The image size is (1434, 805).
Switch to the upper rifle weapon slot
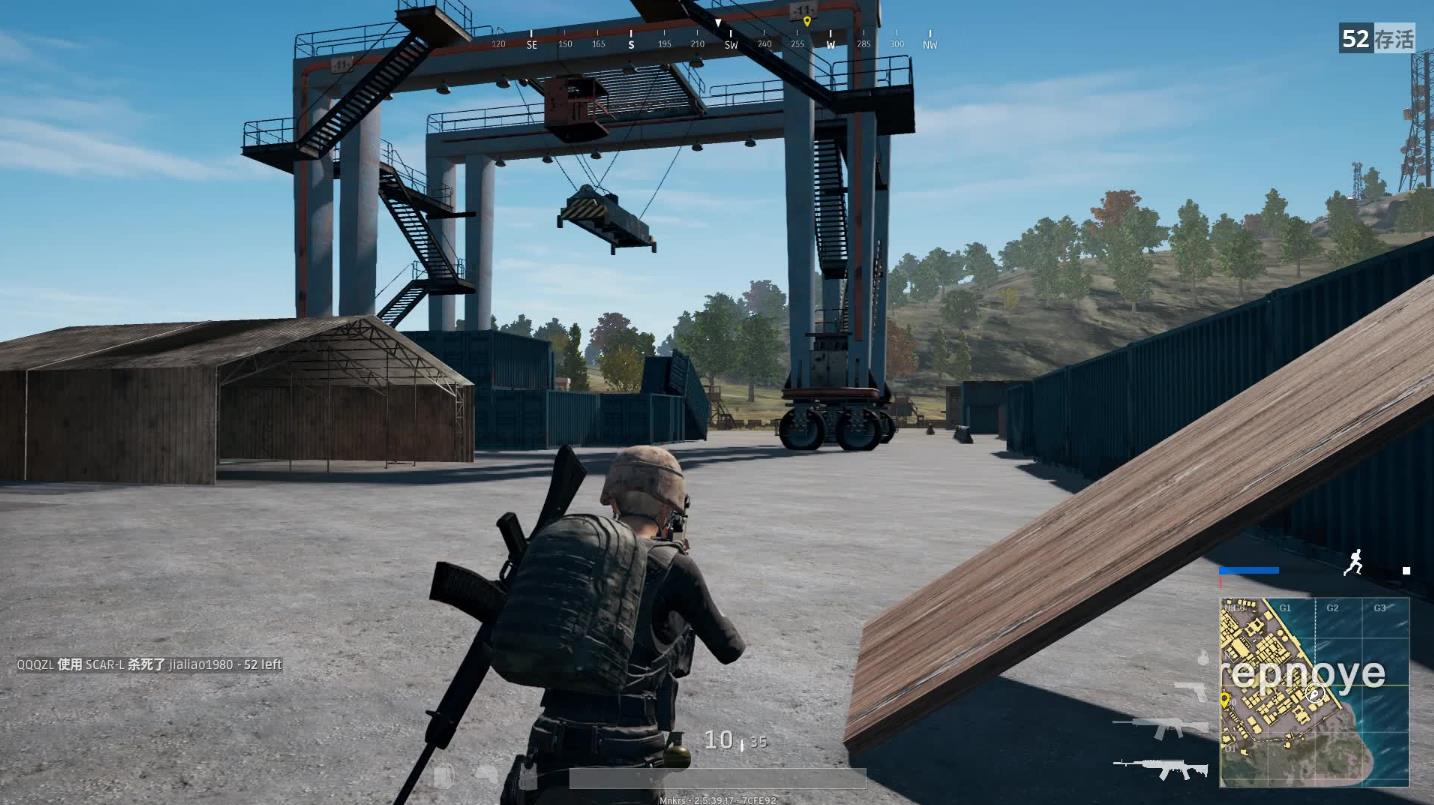pos(1161,728)
